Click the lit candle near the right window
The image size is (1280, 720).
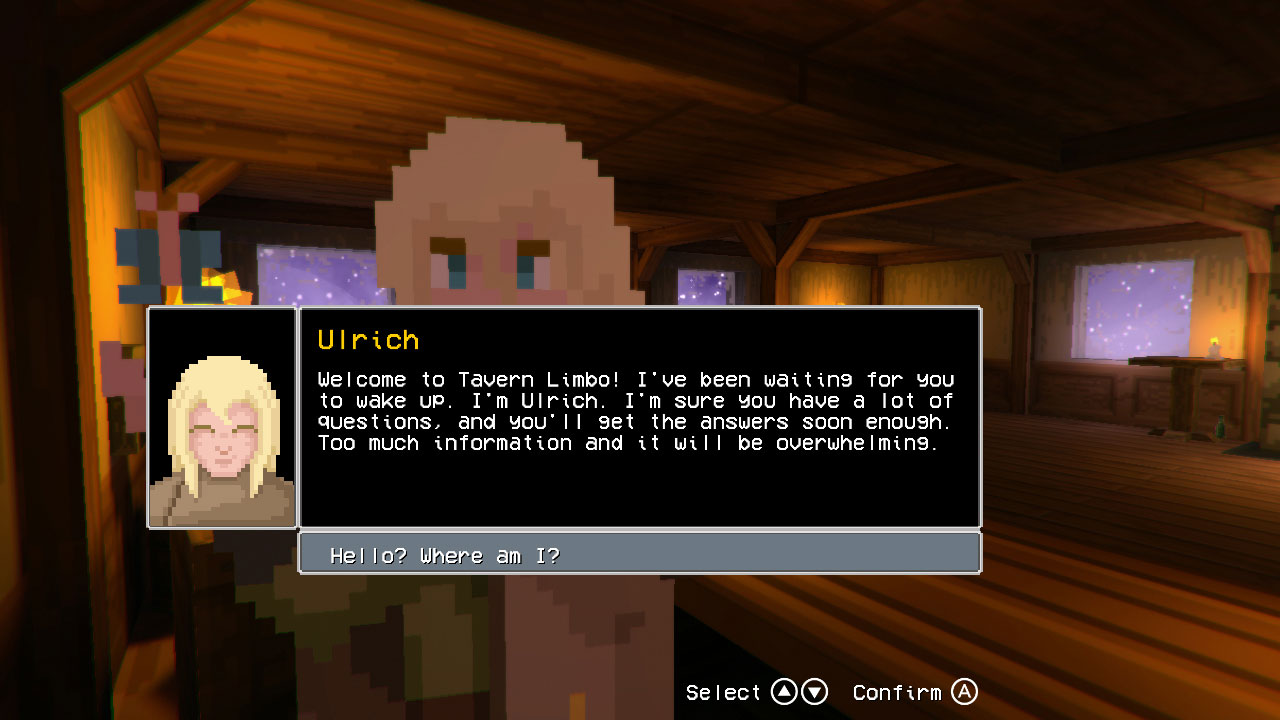(1214, 347)
